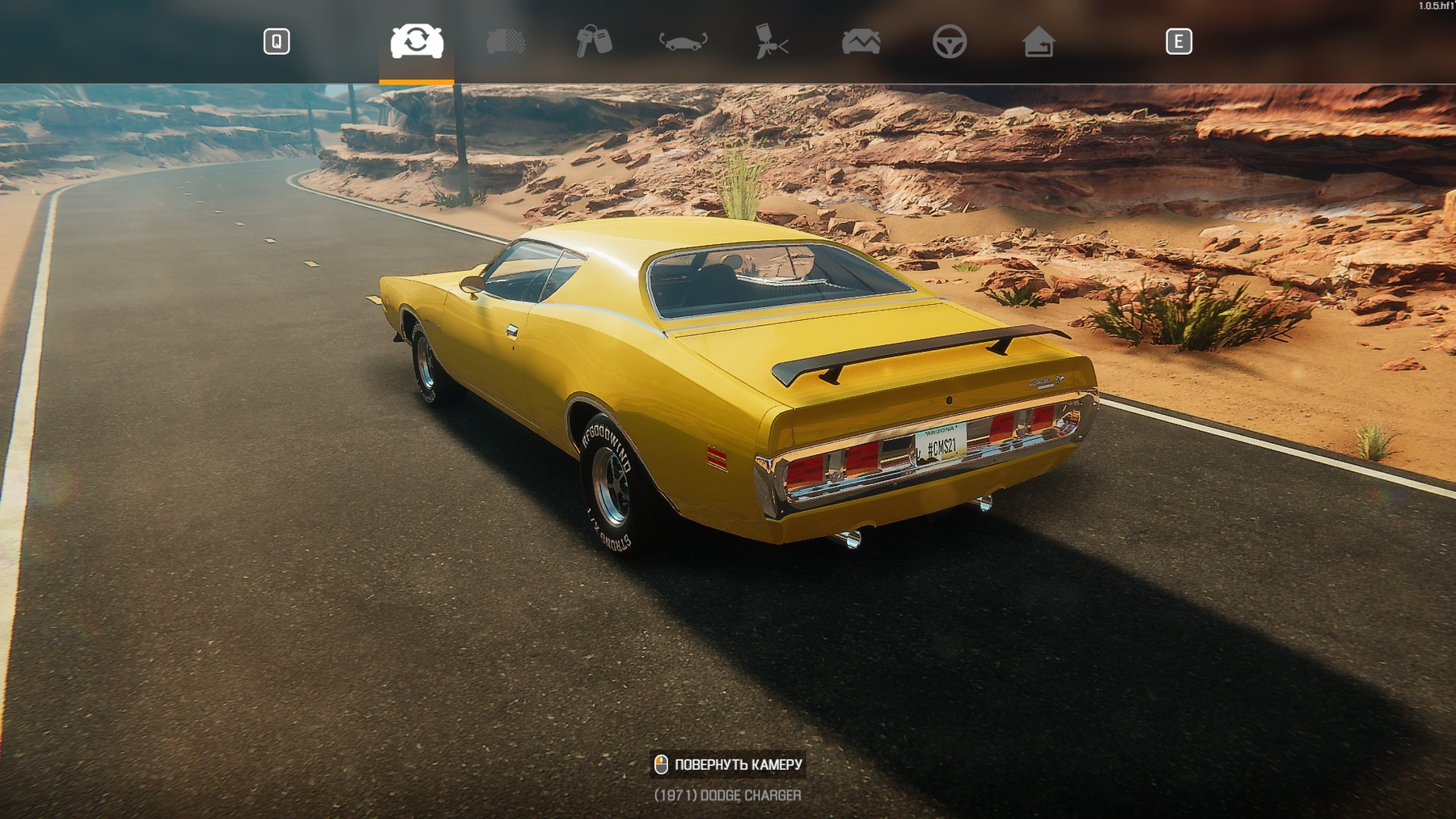Select the car rotation tab
Screen dimensions: 1456x819
[x=417, y=41]
